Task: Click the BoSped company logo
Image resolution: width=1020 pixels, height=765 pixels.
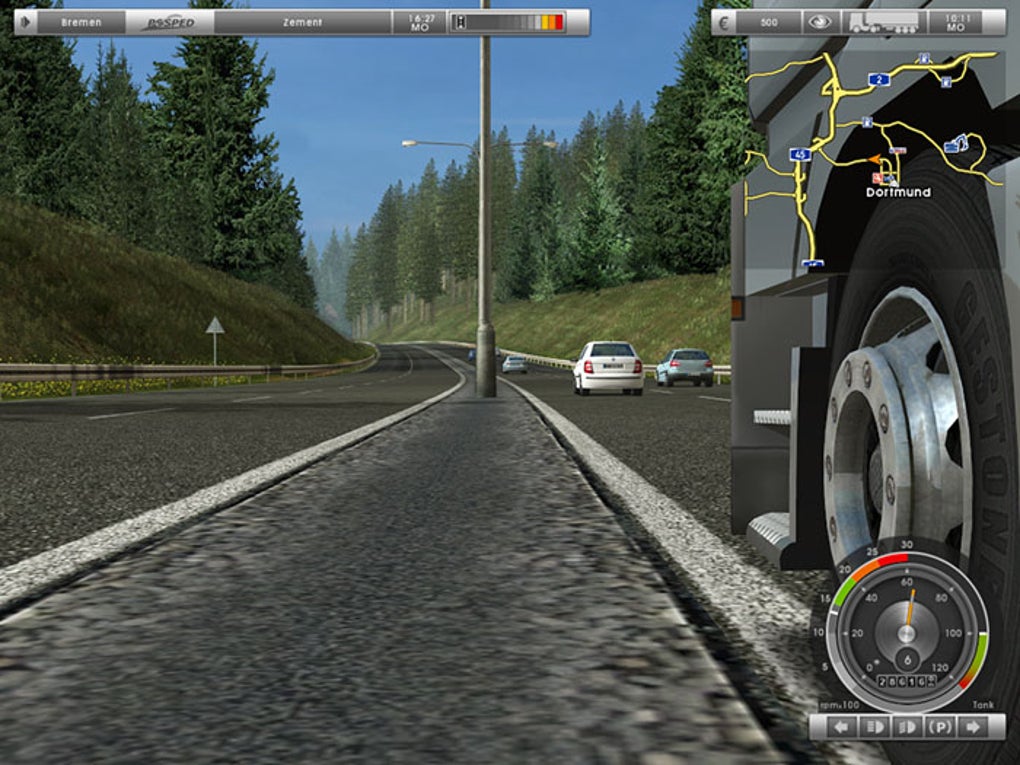Action: (x=169, y=22)
